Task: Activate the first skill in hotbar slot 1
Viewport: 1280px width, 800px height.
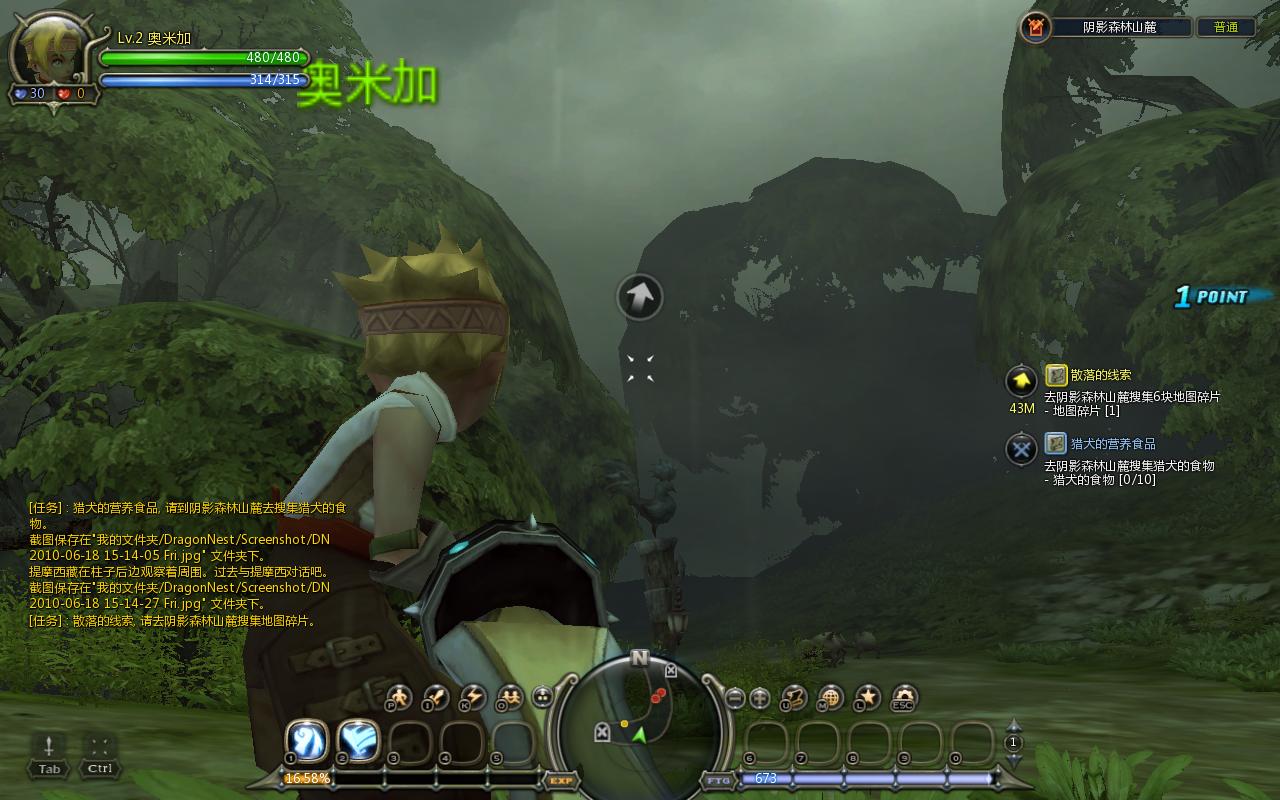Action: click(x=306, y=741)
